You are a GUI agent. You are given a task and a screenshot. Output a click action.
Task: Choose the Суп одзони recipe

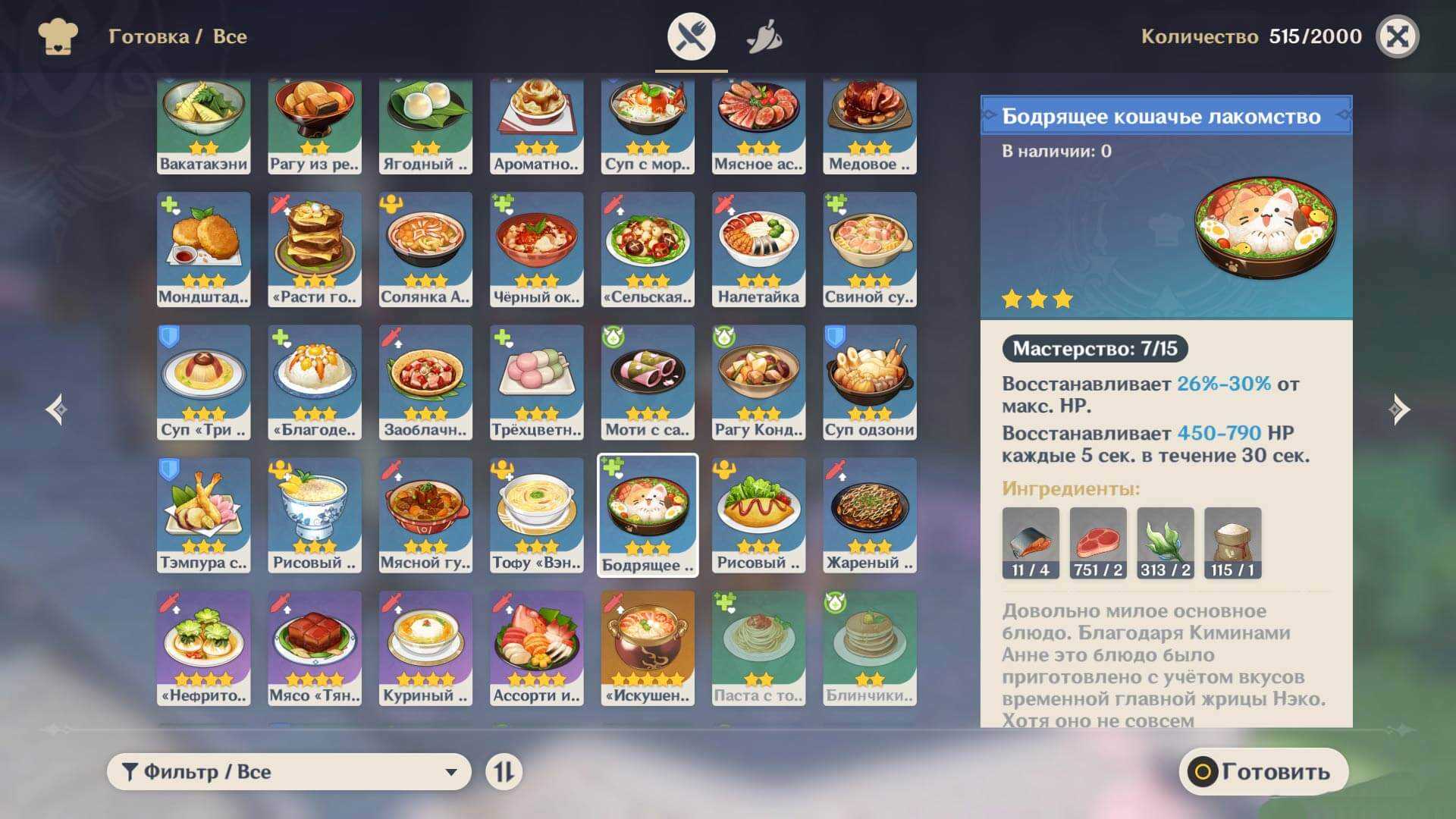[870, 382]
